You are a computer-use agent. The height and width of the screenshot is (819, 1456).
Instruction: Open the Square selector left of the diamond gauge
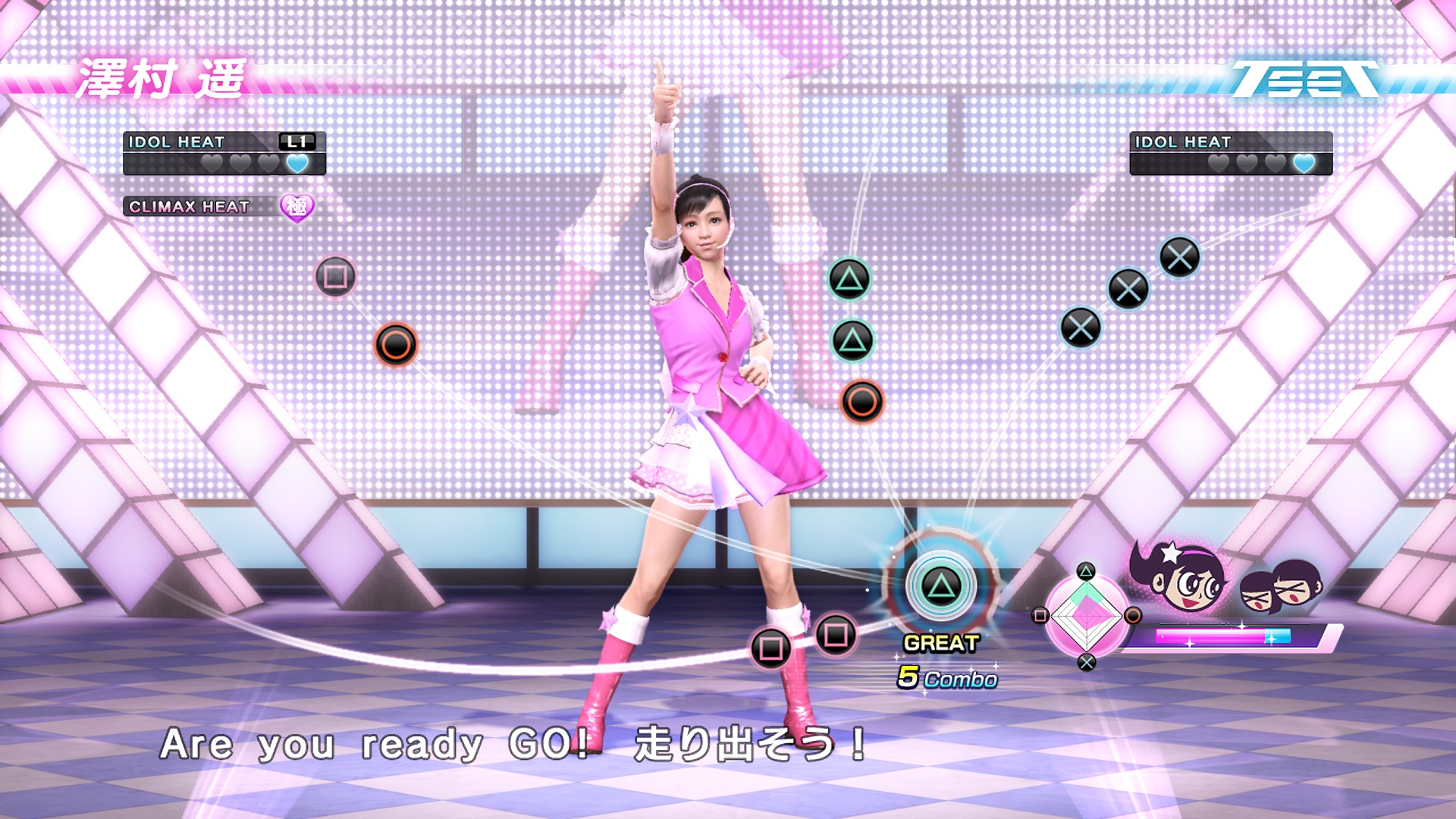pyautogui.click(x=1041, y=615)
